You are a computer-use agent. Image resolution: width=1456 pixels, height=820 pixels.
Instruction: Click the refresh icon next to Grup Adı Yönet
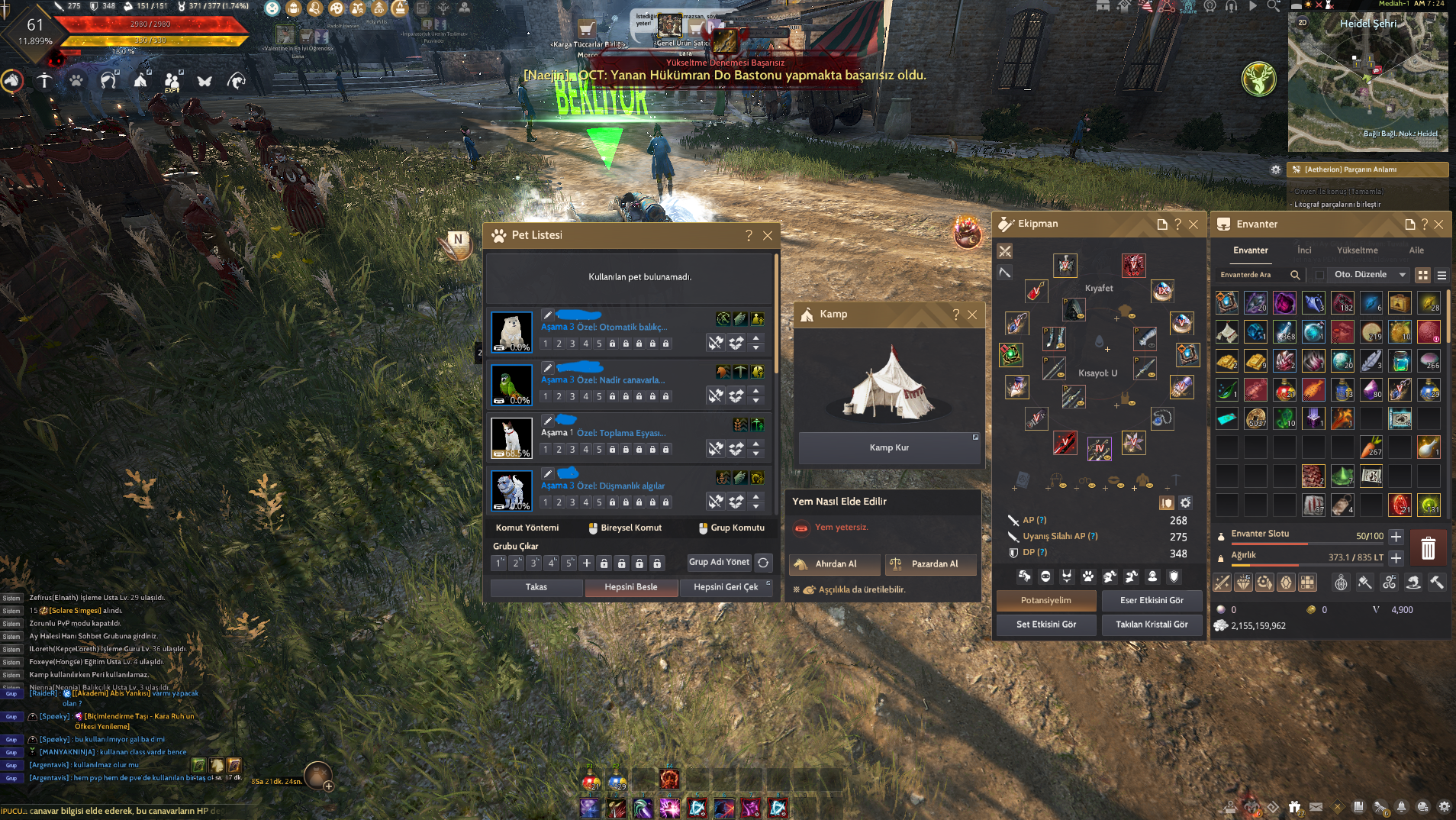(763, 563)
